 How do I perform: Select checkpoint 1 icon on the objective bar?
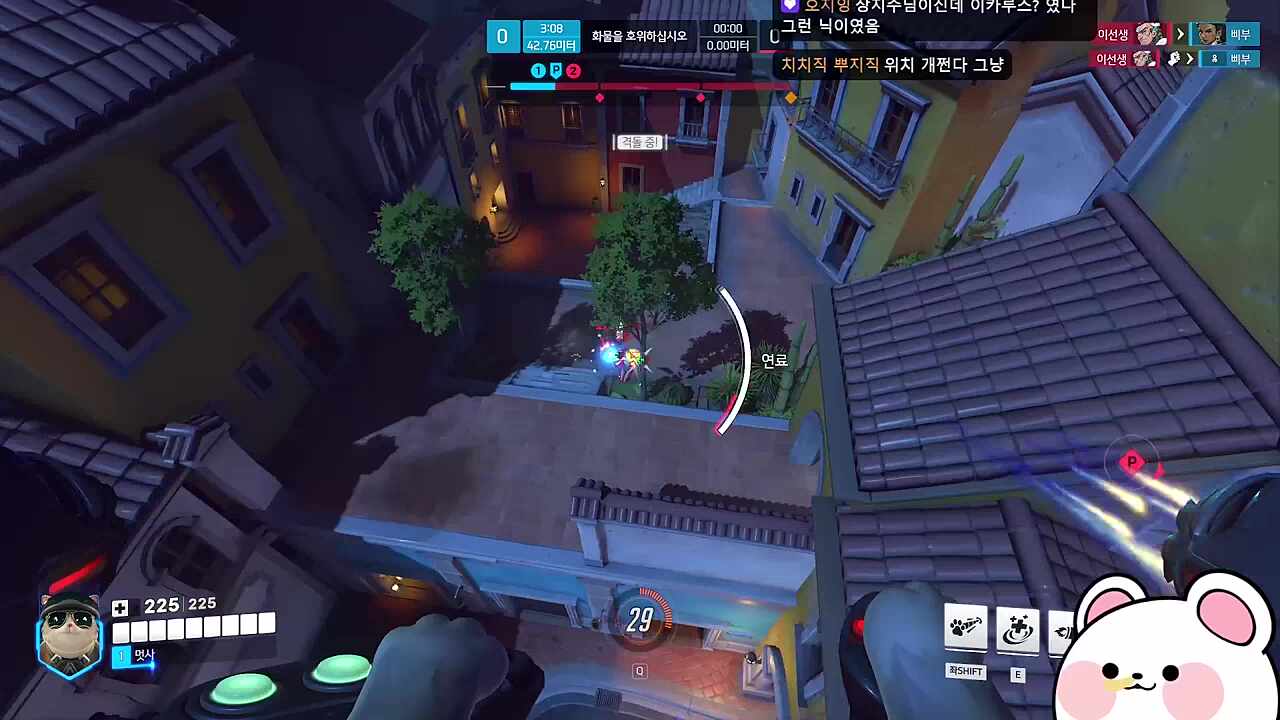click(538, 71)
